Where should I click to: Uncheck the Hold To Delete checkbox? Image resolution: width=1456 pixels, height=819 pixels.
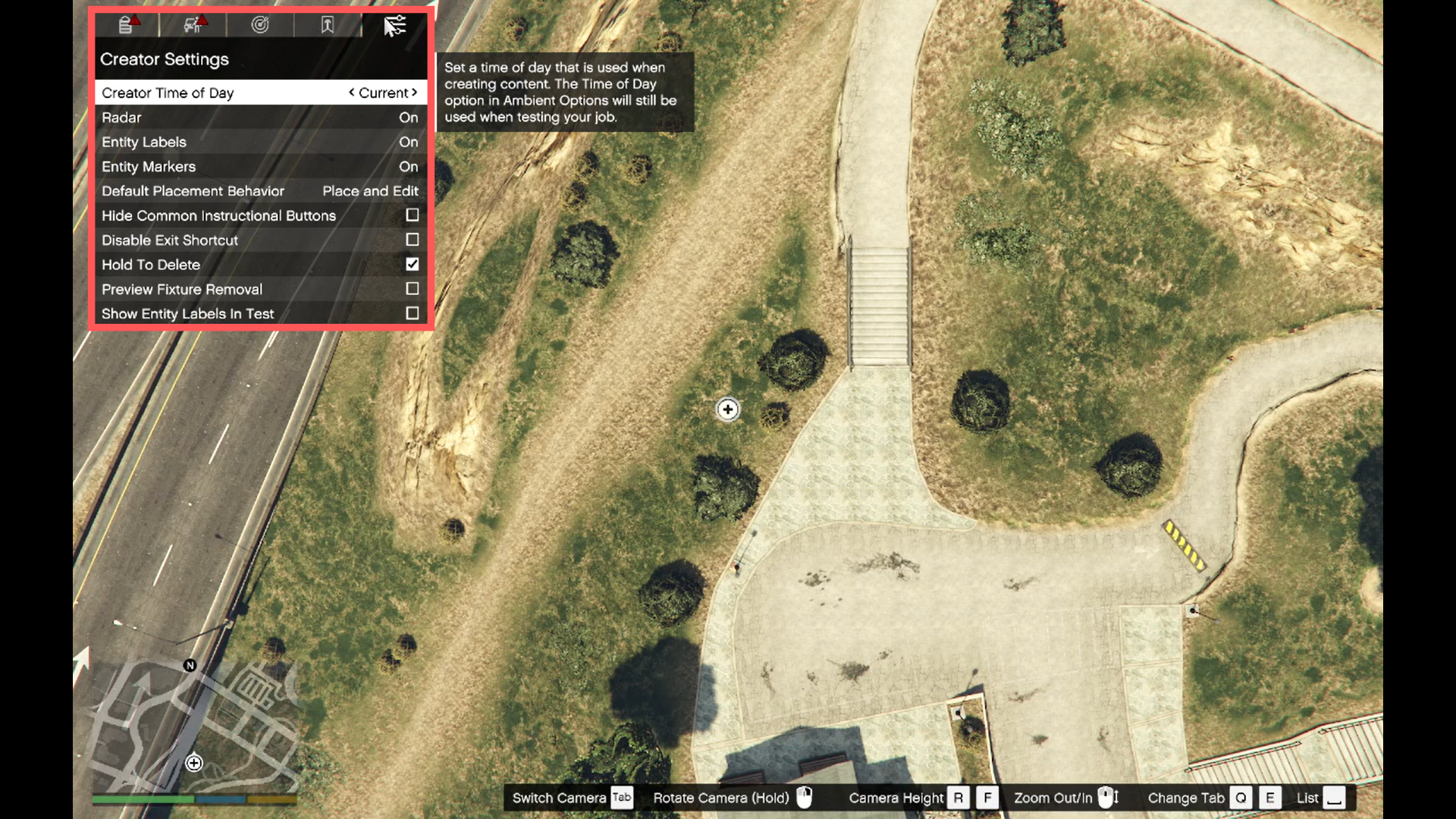coord(412,264)
